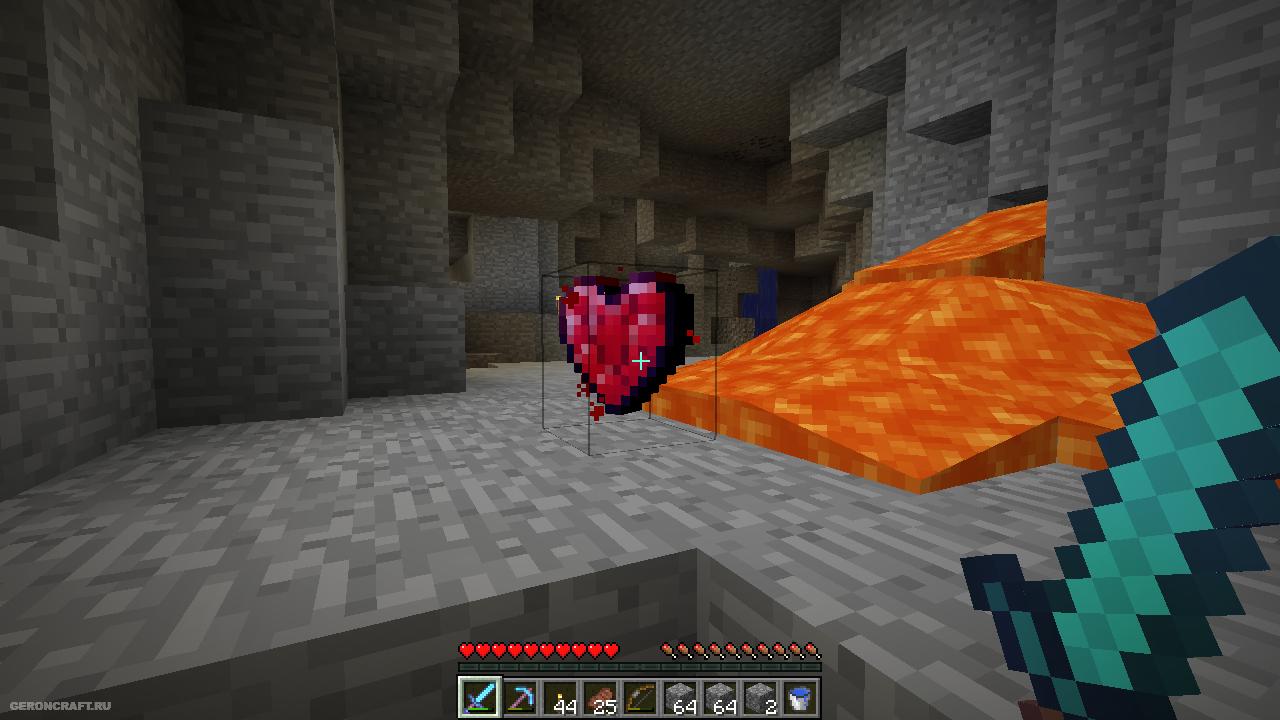Screen dimensions: 1280x720
Task: Select the cooked meat stack of 25
Action: [x=600, y=697]
